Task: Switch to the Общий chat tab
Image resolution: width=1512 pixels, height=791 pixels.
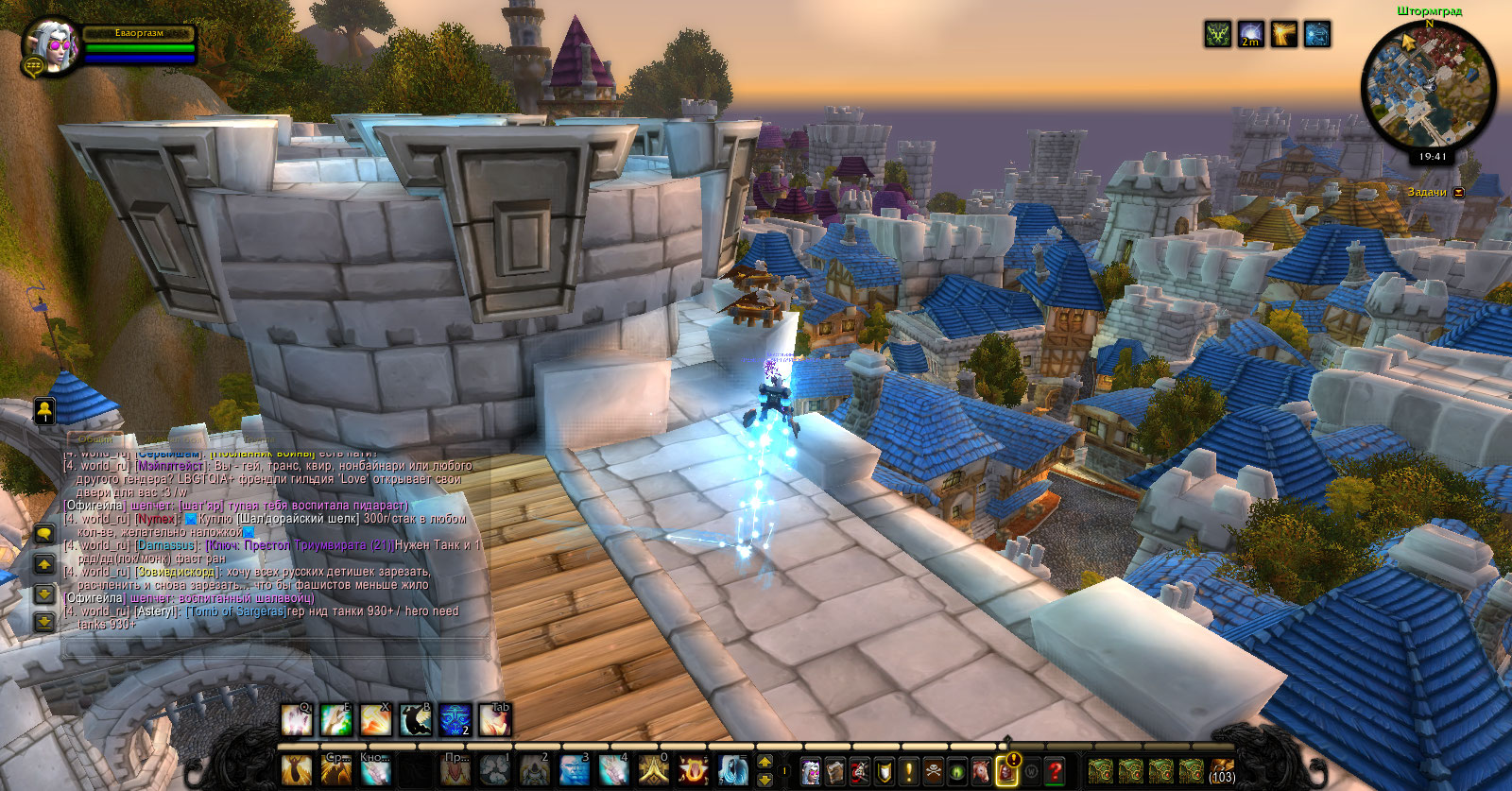Action: [x=95, y=439]
